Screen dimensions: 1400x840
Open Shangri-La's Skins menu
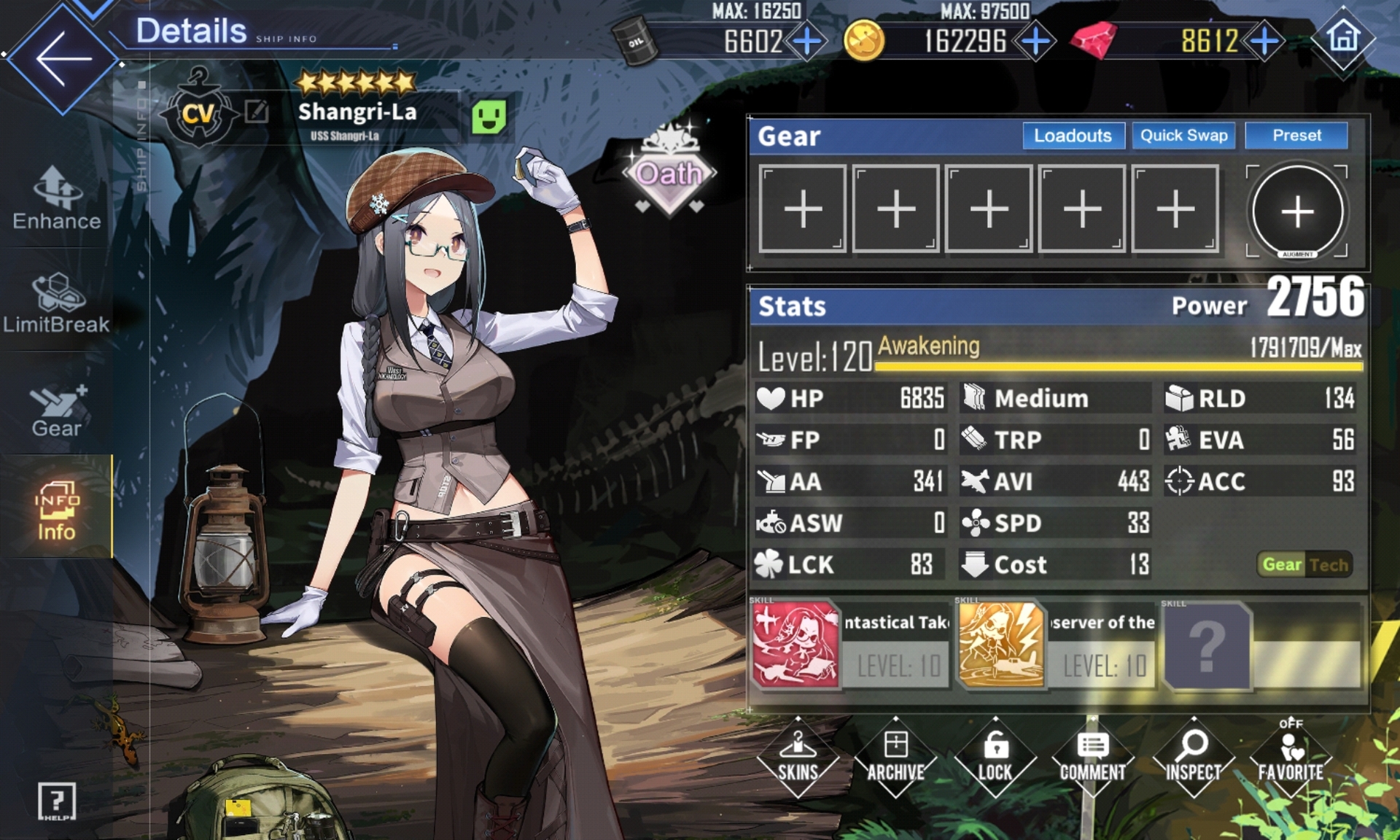tap(798, 757)
